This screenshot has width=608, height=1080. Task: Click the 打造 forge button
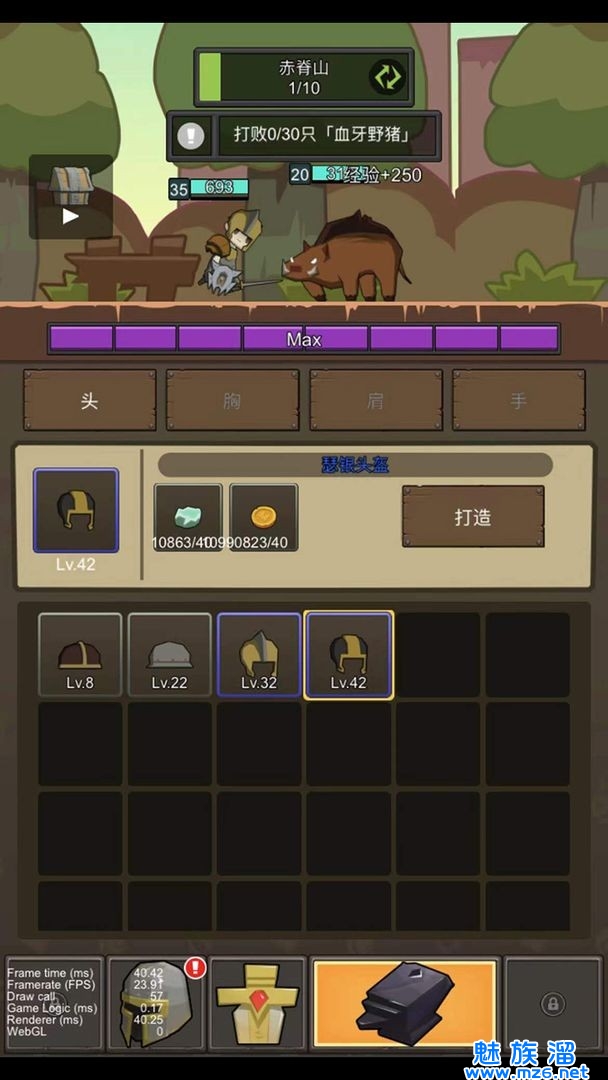(473, 517)
